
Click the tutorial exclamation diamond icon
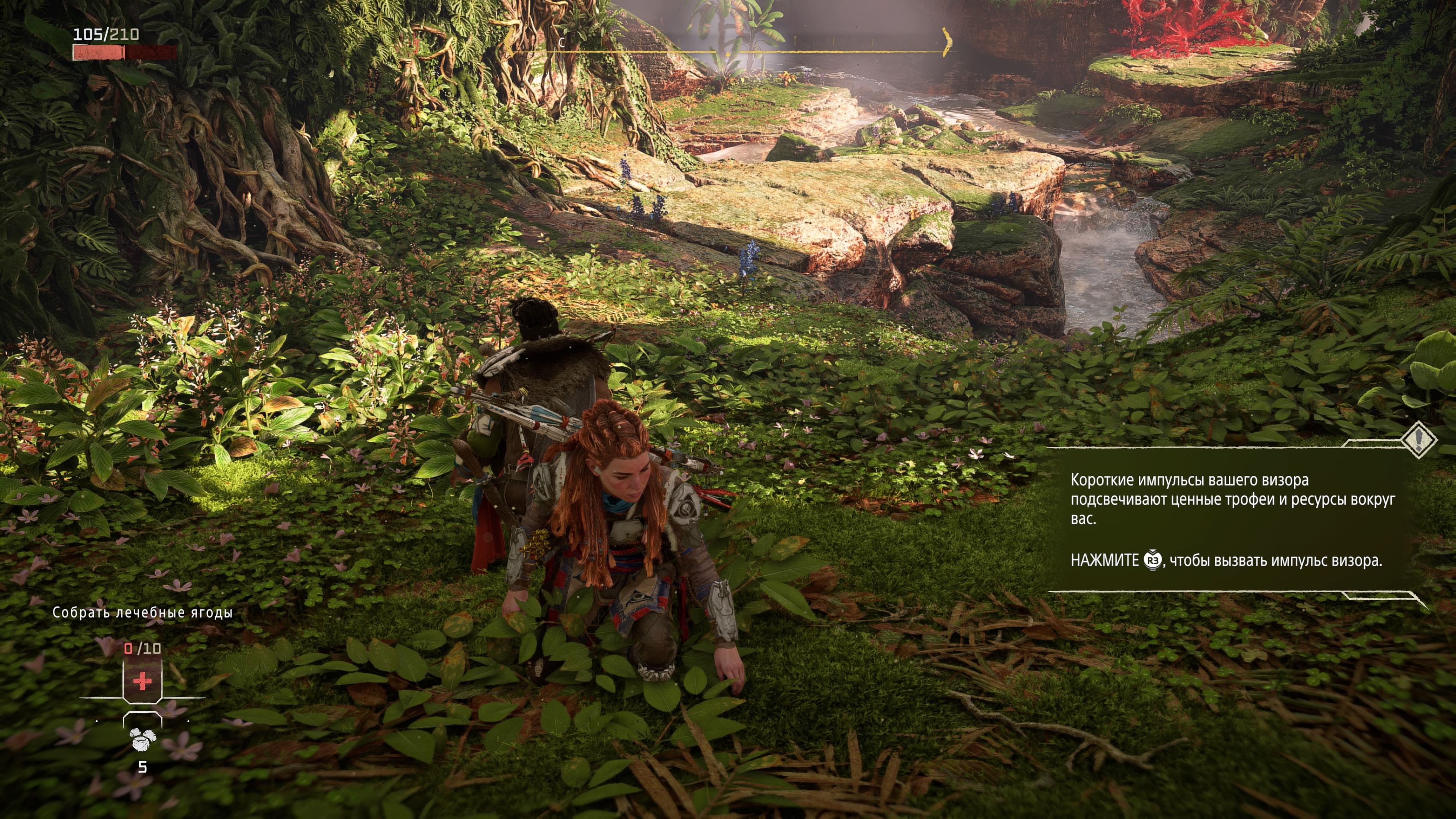coord(1418,439)
